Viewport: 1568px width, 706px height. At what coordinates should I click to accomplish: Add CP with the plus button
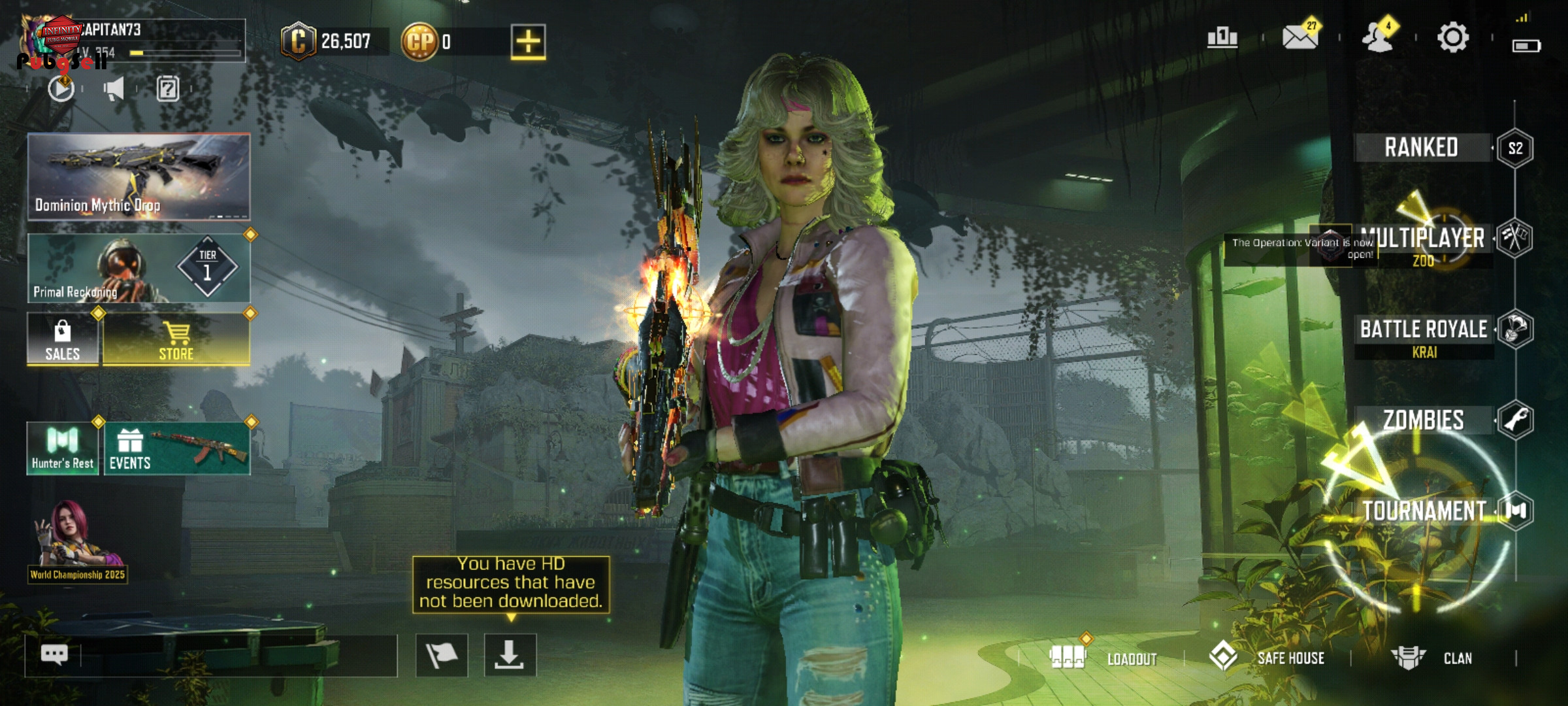click(528, 42)
